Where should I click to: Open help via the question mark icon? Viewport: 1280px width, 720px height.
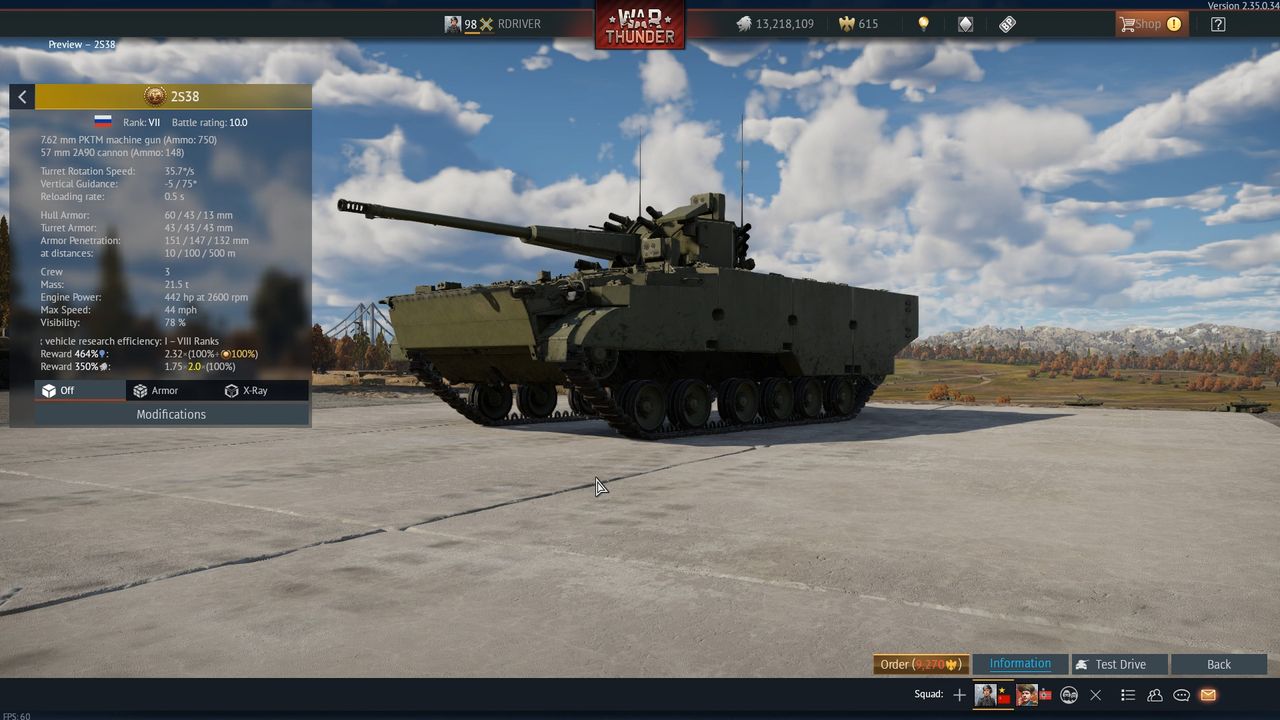tap(1218, 23)
